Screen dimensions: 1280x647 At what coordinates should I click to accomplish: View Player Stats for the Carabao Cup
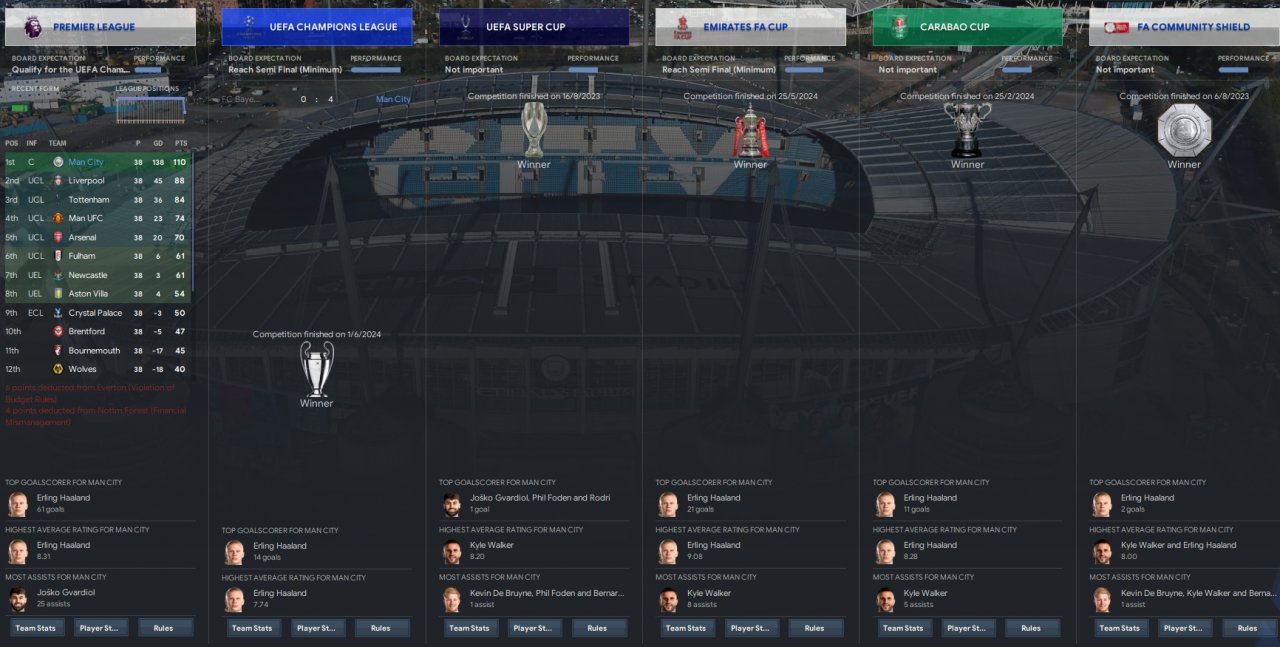pyautogui.click(x=969, y=628)
